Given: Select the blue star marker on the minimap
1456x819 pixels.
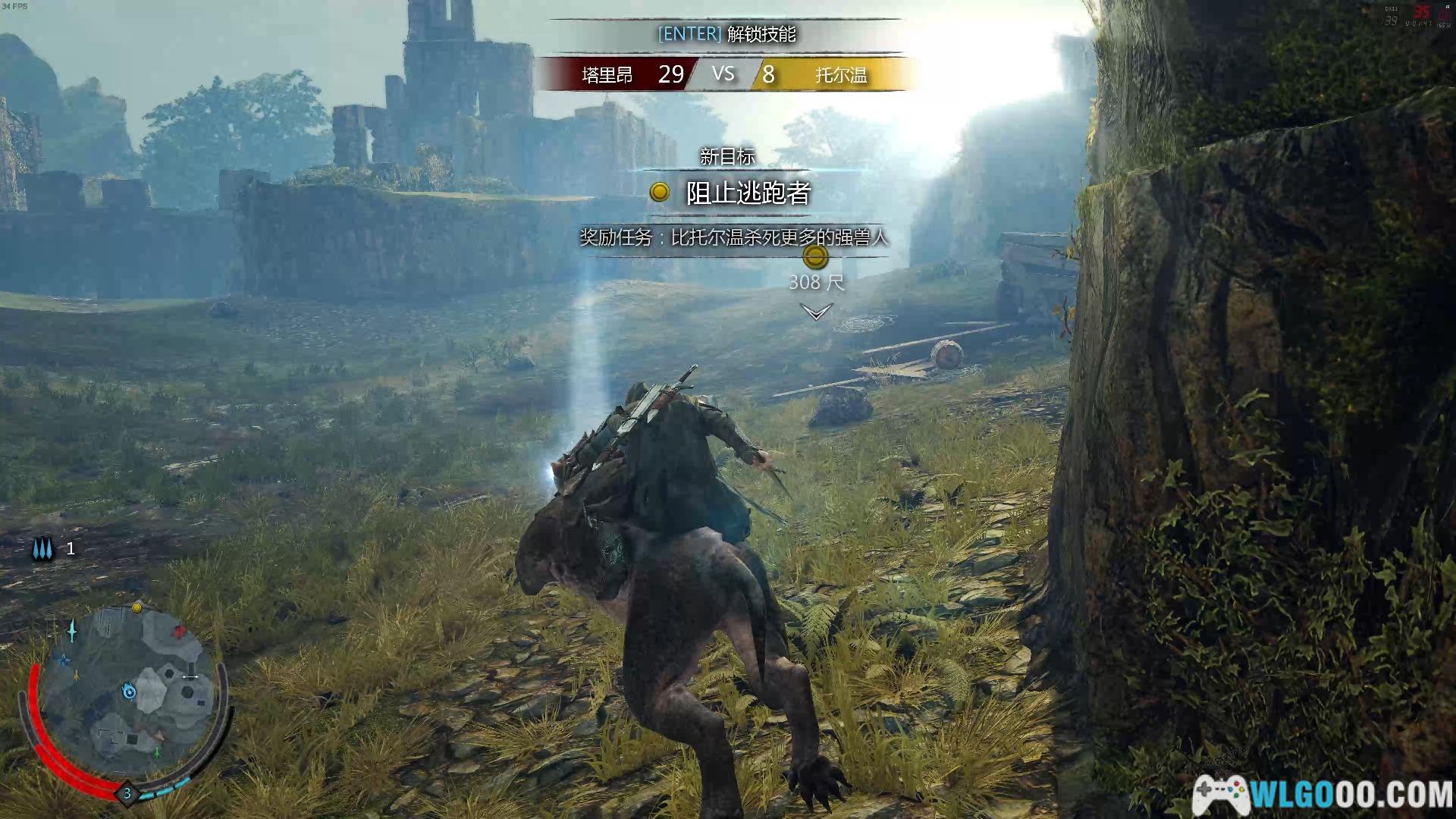Looking at the screenshot, I should 64,660.
